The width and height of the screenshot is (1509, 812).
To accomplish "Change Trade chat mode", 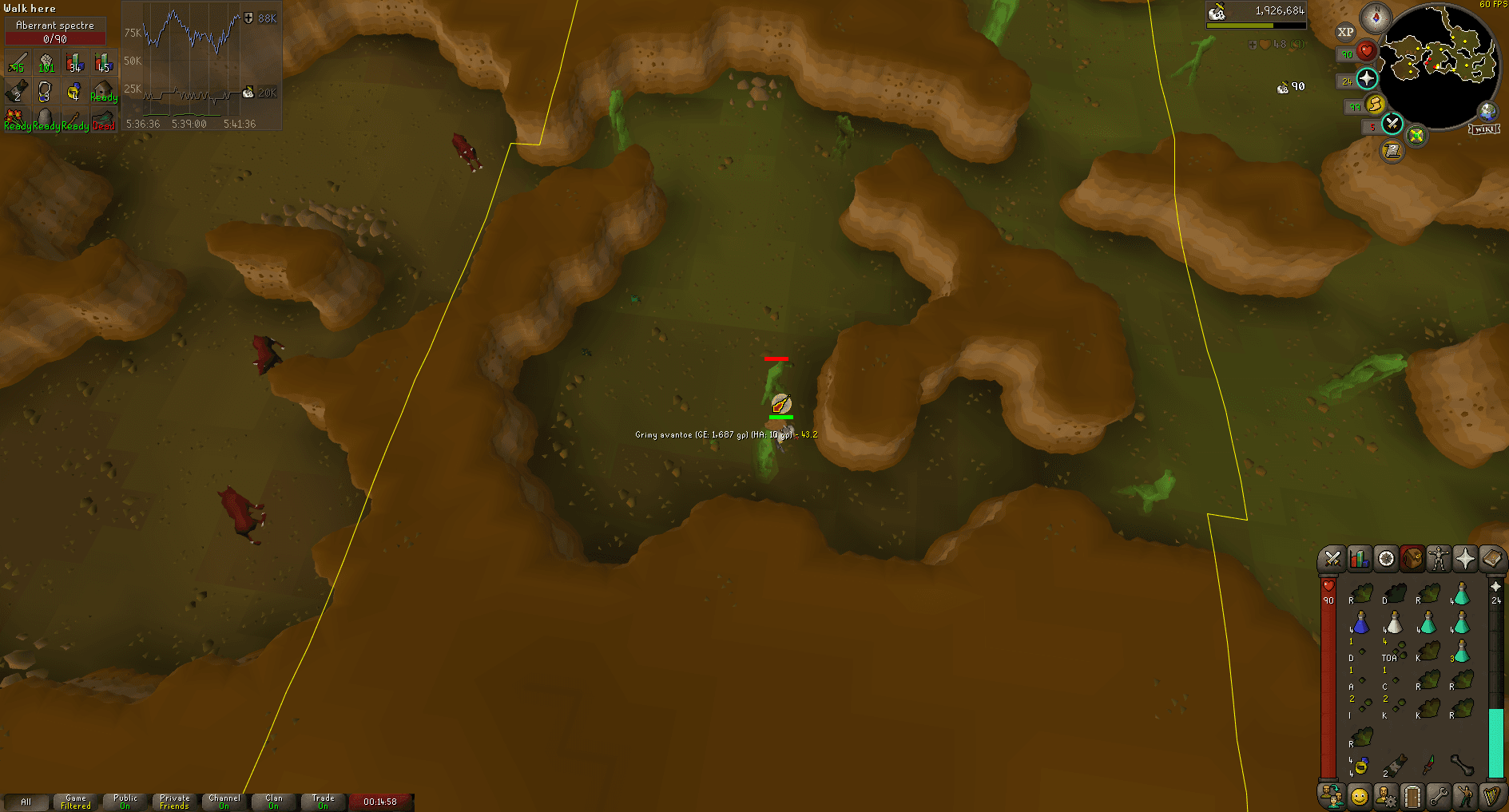I will click(323, 801).
